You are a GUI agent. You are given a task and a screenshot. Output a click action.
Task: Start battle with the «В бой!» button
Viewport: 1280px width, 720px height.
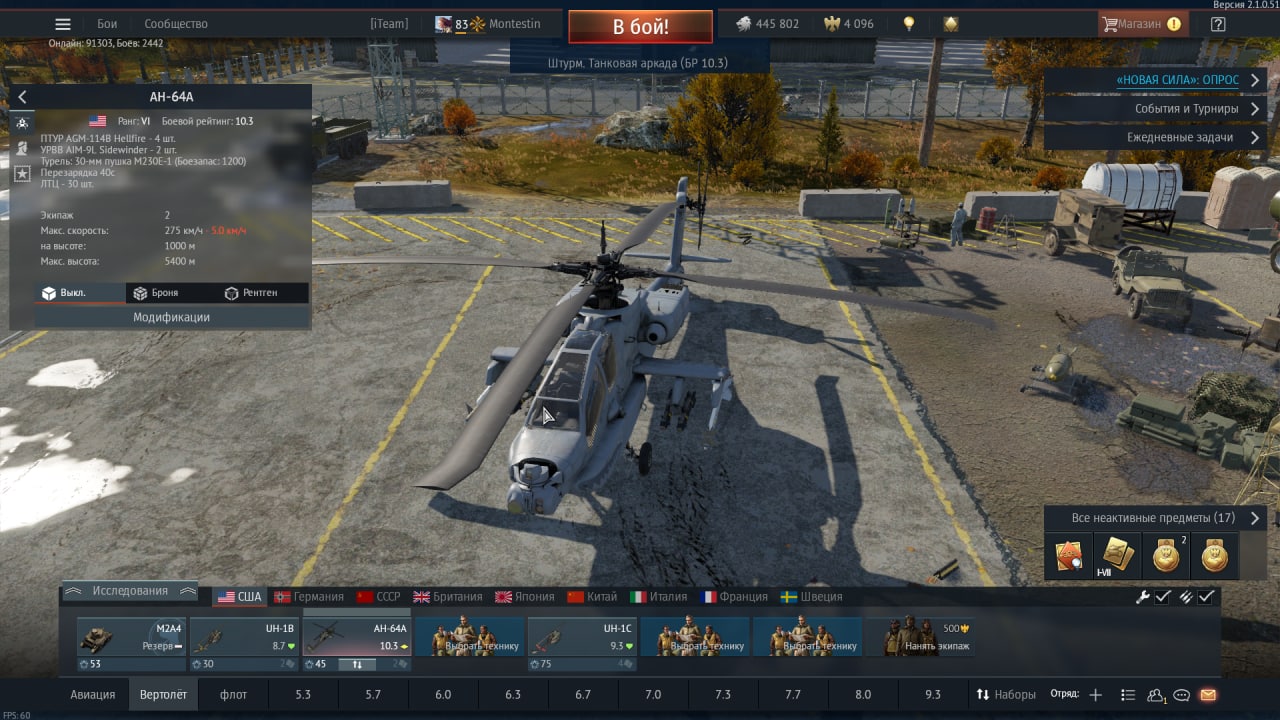click(640, 26)
